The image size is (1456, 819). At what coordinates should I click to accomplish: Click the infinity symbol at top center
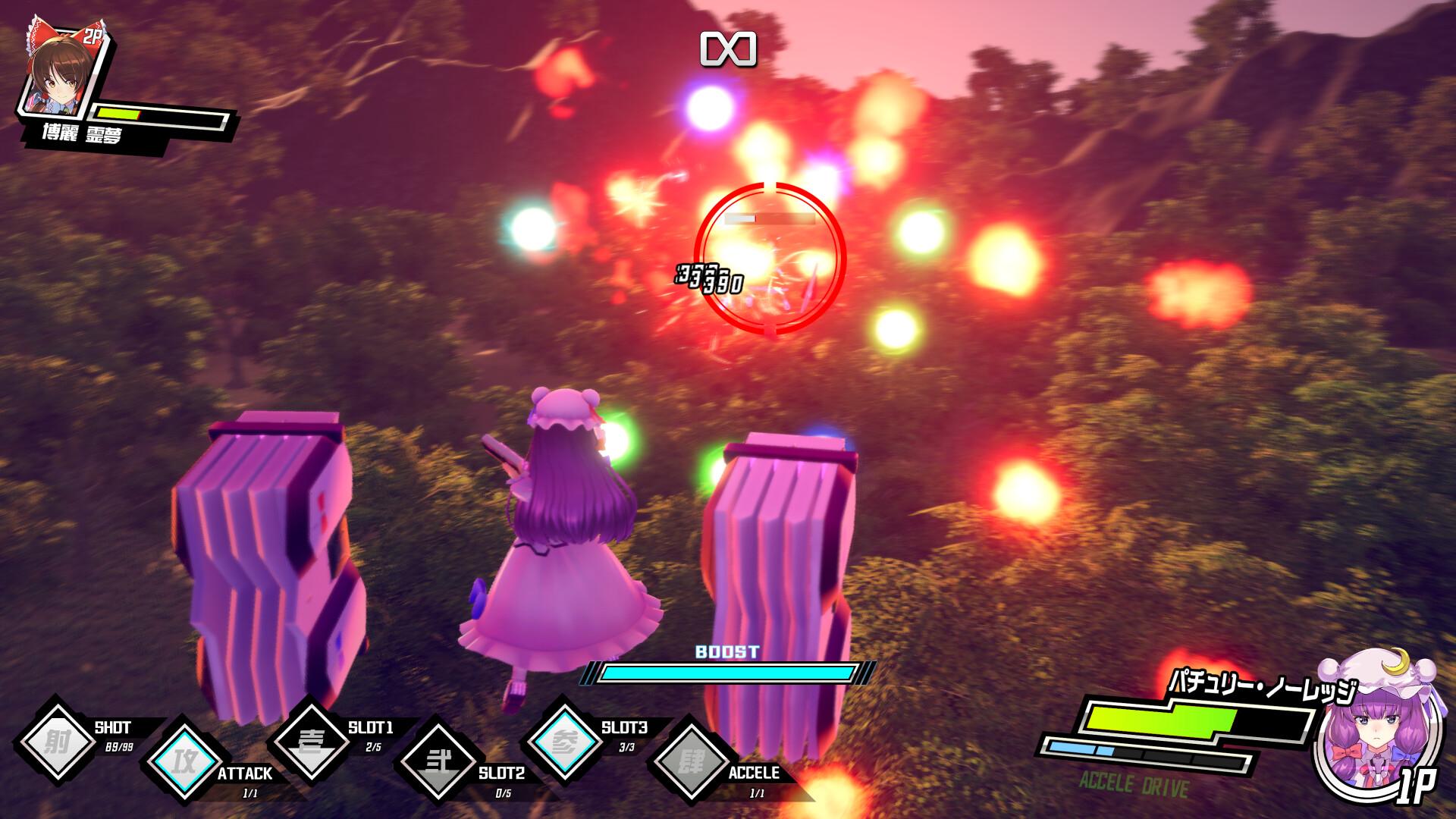728,47
